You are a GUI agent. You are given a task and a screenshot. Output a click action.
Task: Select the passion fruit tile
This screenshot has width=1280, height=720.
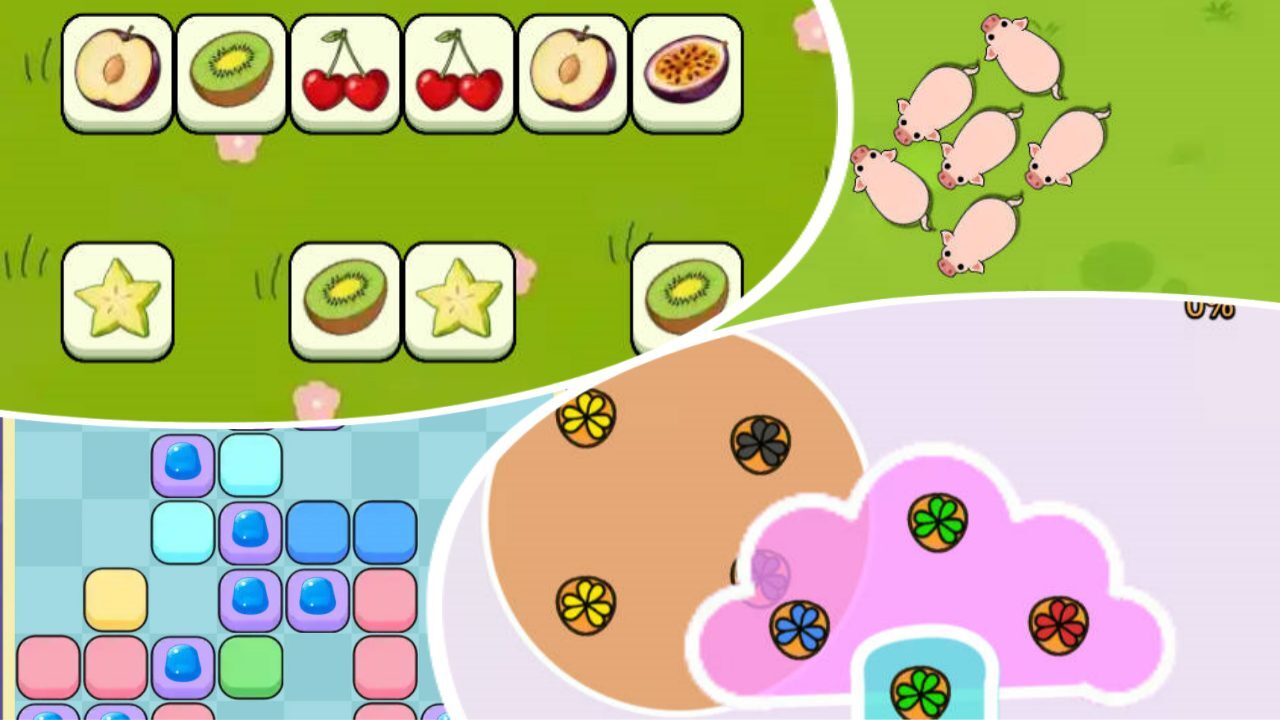[687, 72]
